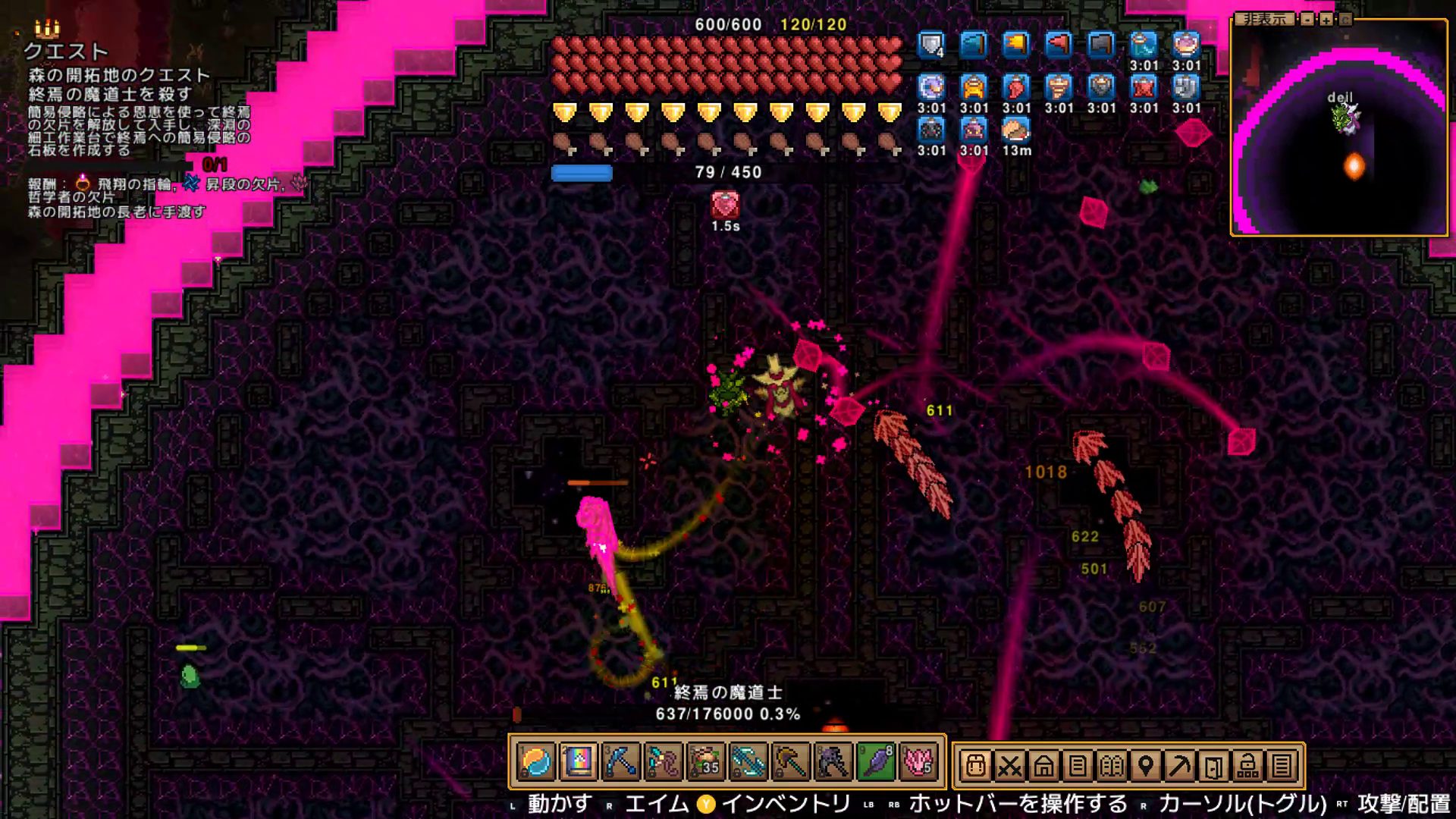Screen dimensions: 1456x819
Task: Click the pickaxe icon in the menu bar
Action: pyautogui.click(x=1180, y=766)
